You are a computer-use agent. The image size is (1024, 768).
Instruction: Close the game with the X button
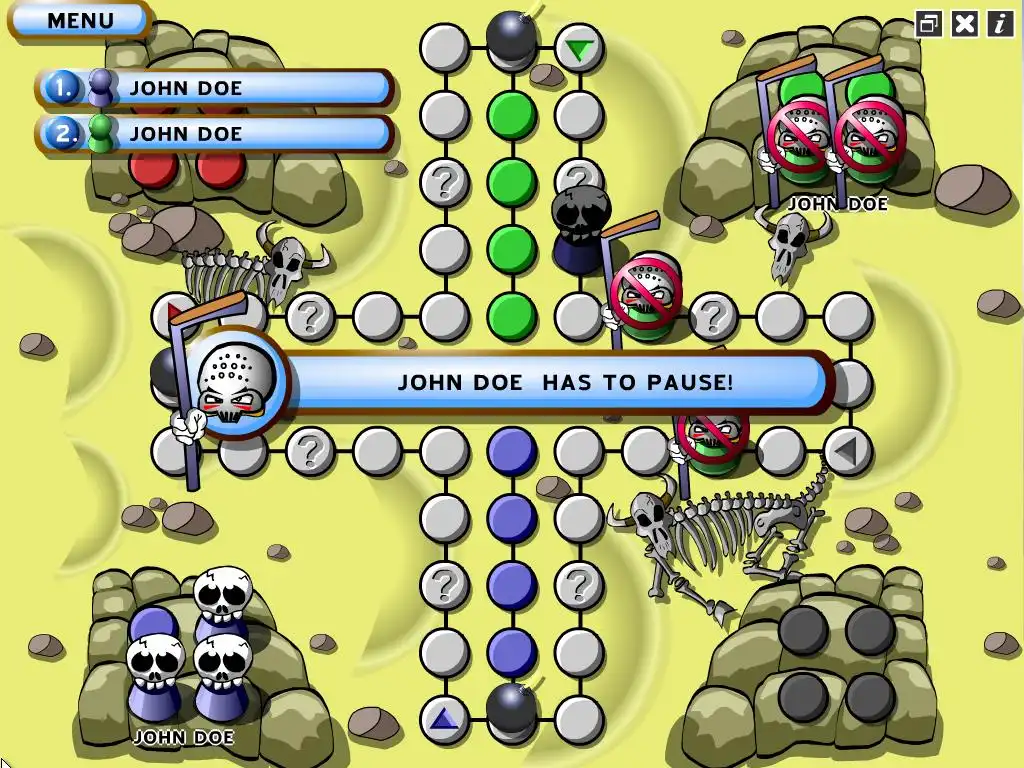[965, 24]
